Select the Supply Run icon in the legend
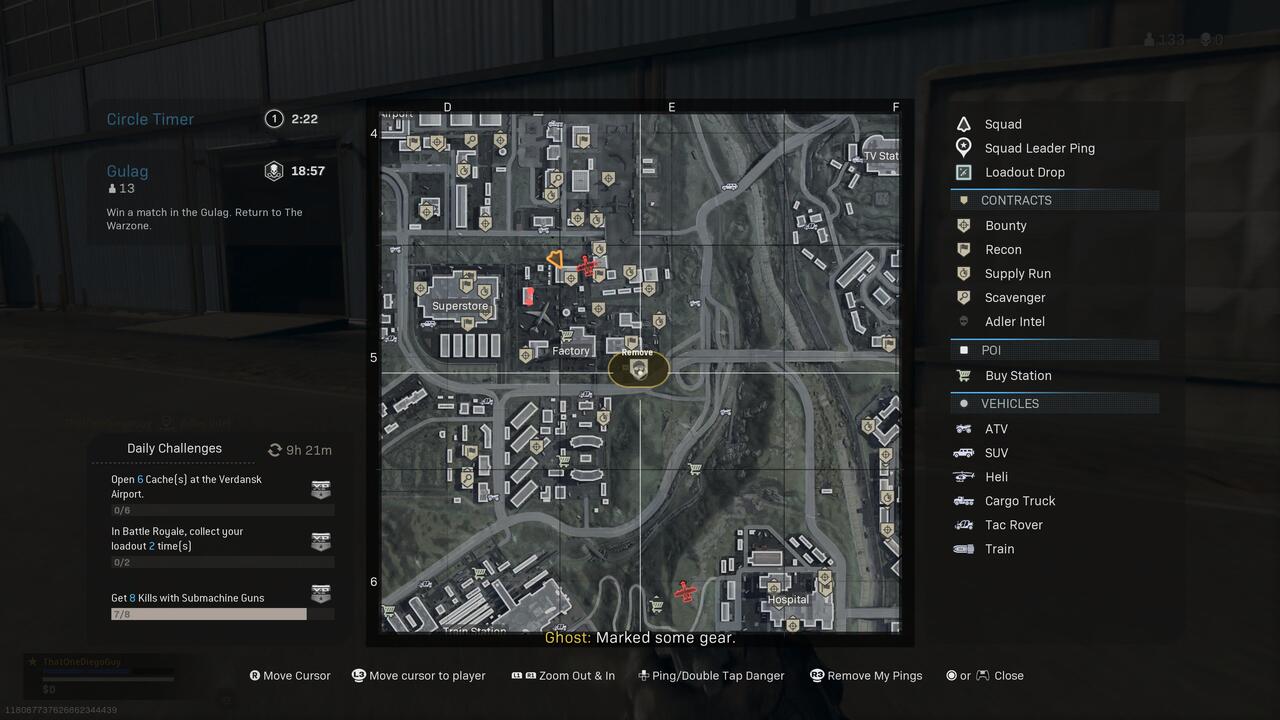 (x=963, y=273)
